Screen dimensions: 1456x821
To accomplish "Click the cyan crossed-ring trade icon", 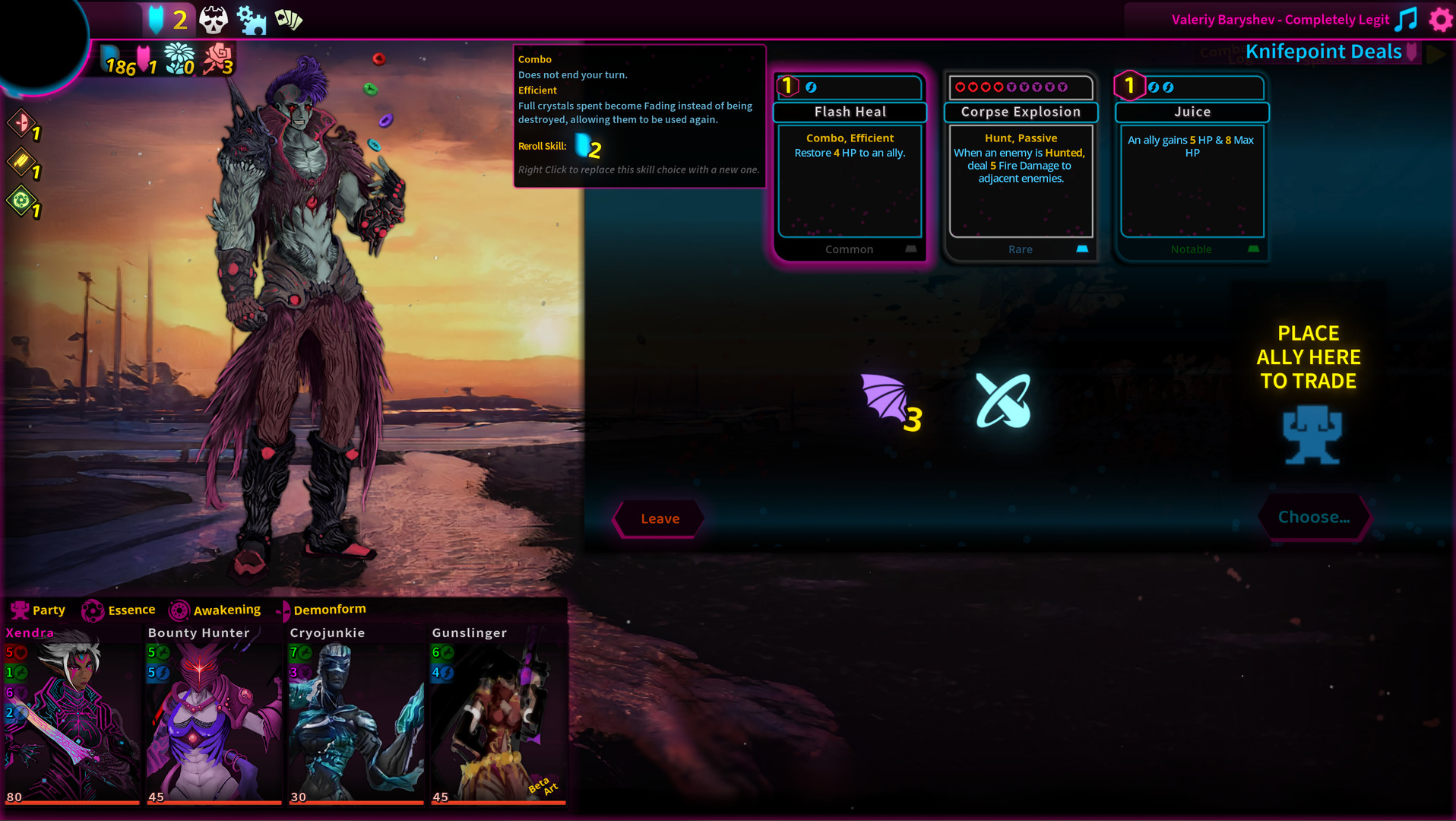I will point(1003,401).
